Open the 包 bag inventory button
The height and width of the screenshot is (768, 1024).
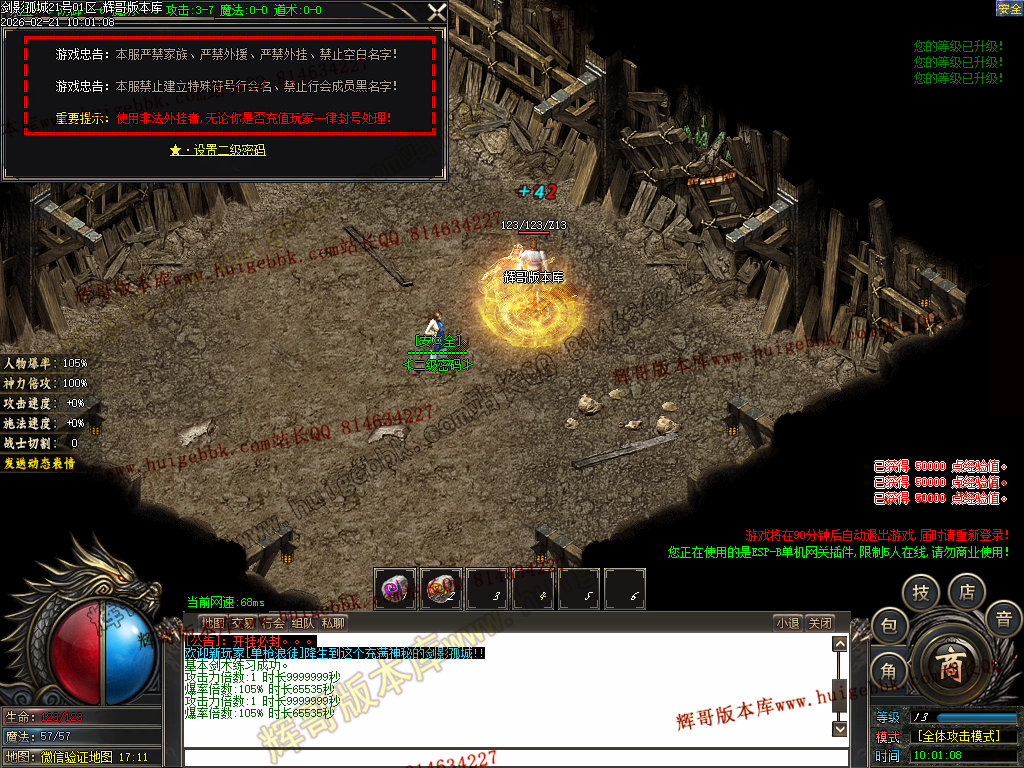pos(889,627)
